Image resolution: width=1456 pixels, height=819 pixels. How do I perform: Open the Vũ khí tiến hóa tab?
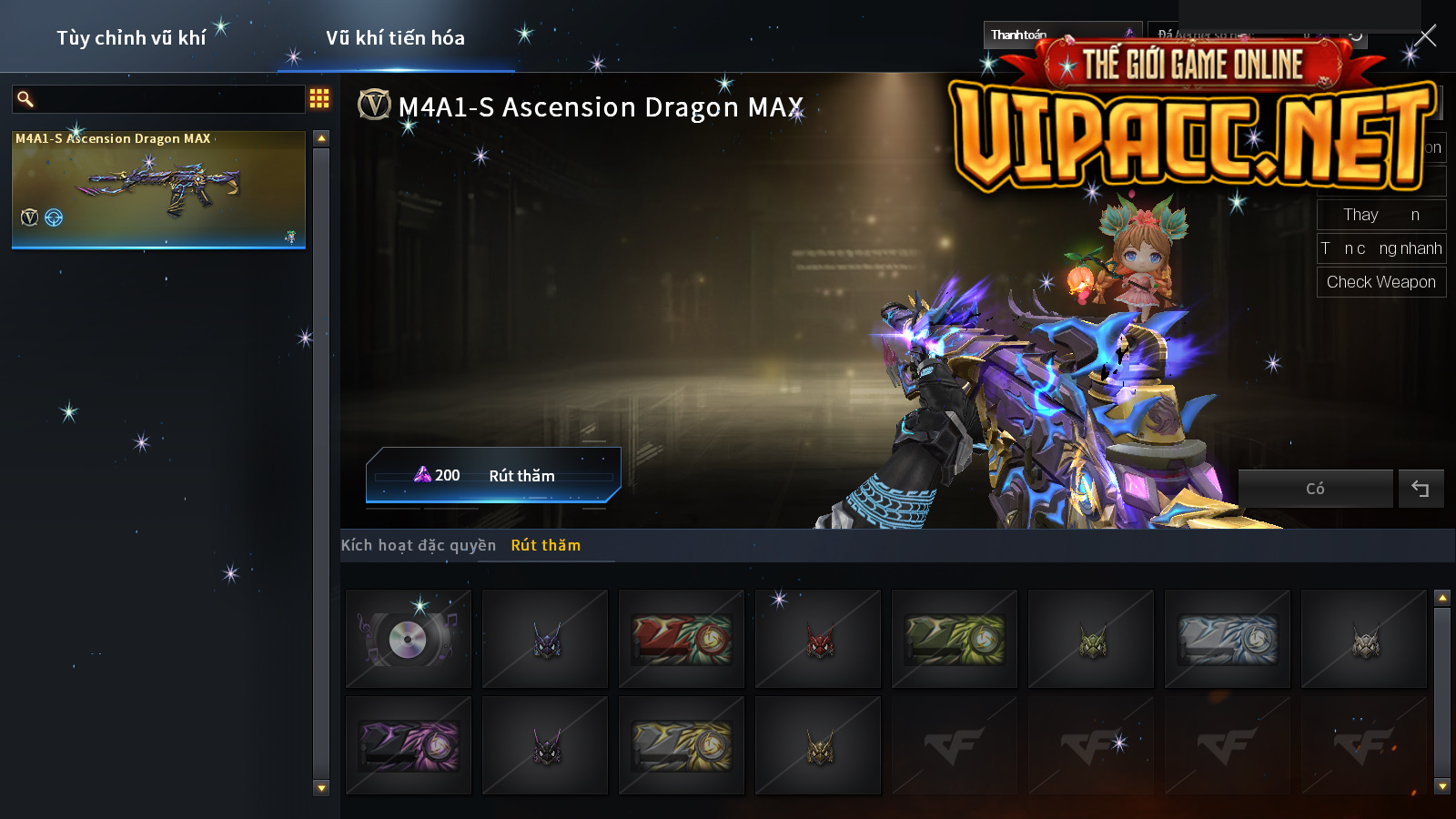395,38
